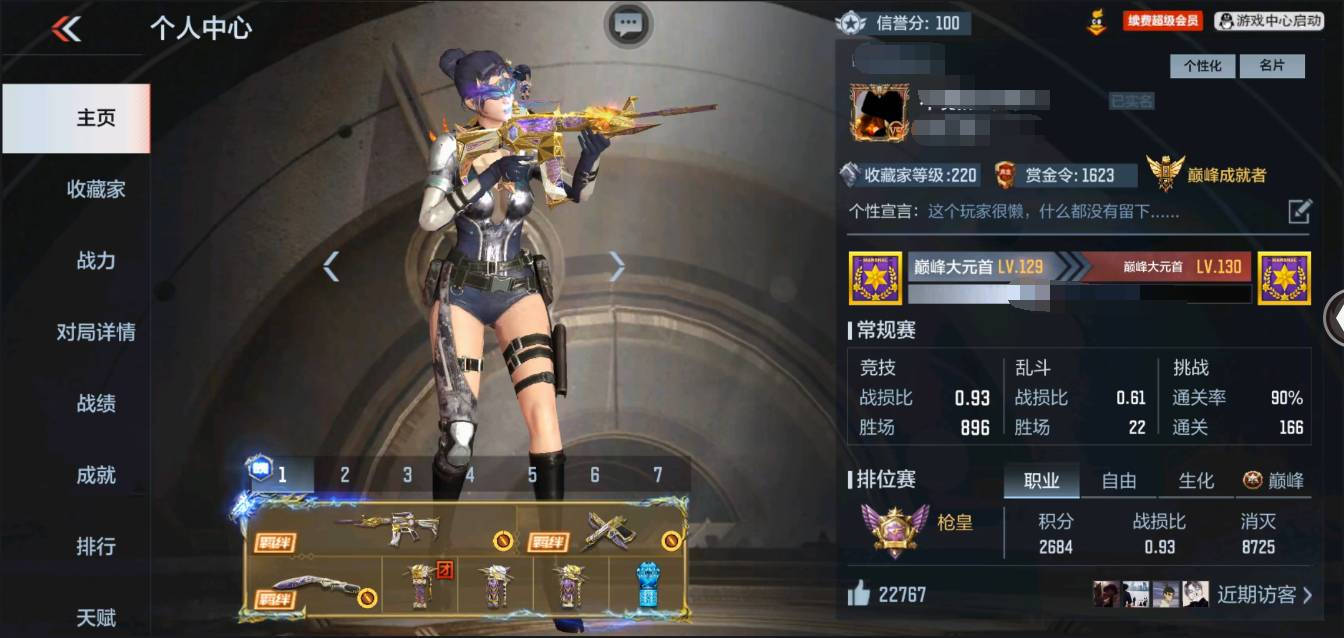Click the 续费超级会员 button
Screen dimensions: 1344x638
pos(1162,21)
